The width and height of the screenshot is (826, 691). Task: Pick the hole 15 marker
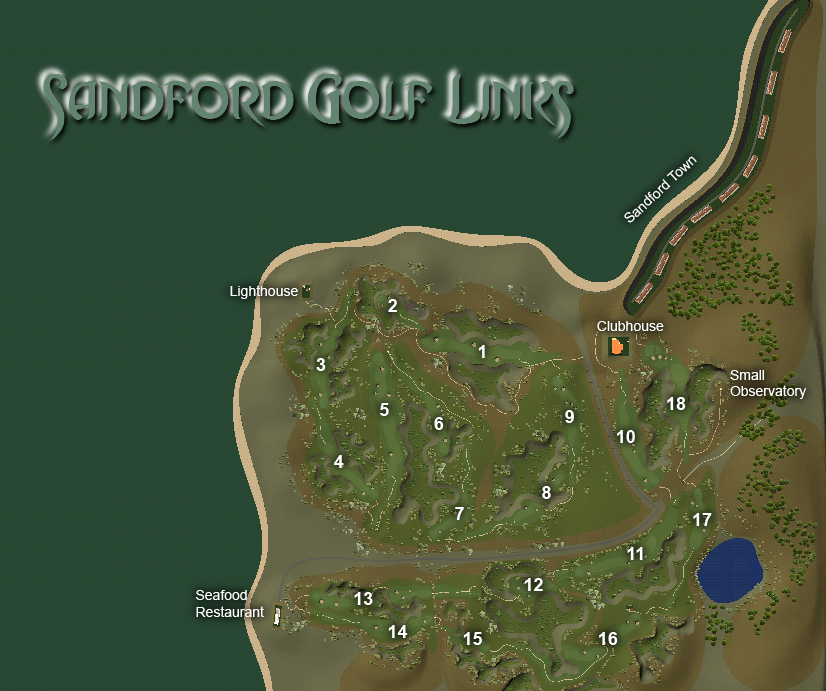[473, 639]
